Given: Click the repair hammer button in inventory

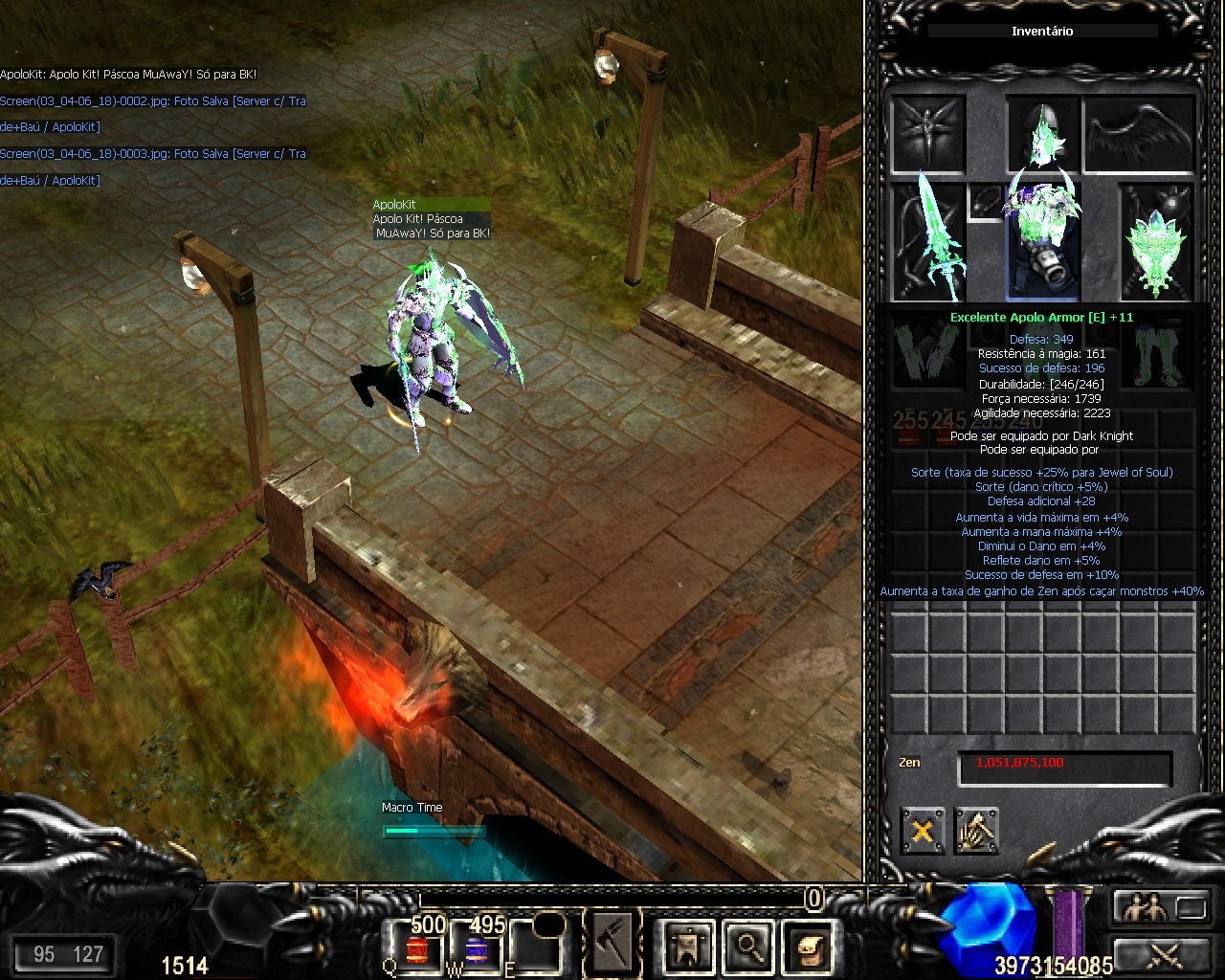Looking at the screenshot, I should [x=976, y=831].
